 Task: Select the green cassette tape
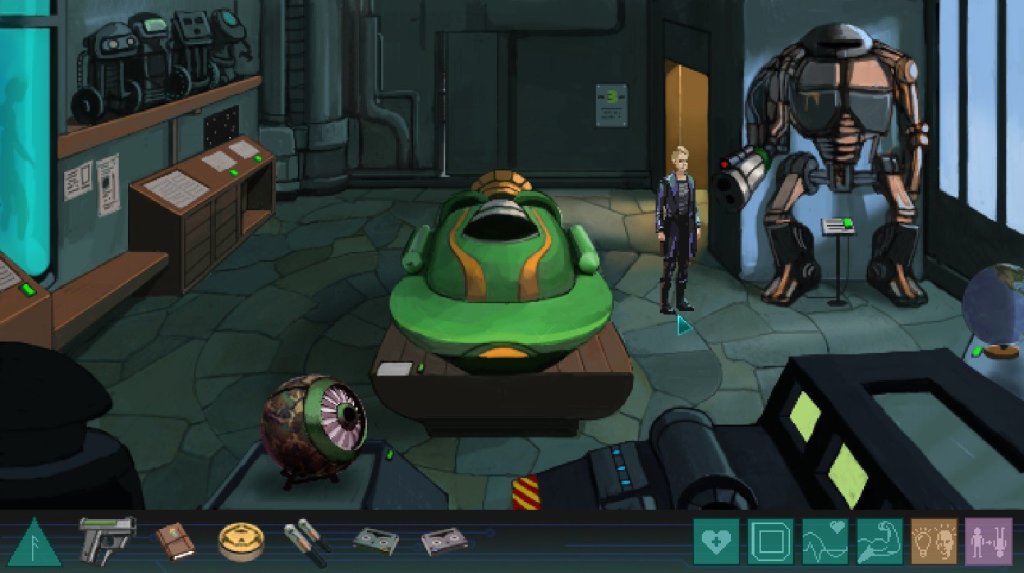pos(376,541)
